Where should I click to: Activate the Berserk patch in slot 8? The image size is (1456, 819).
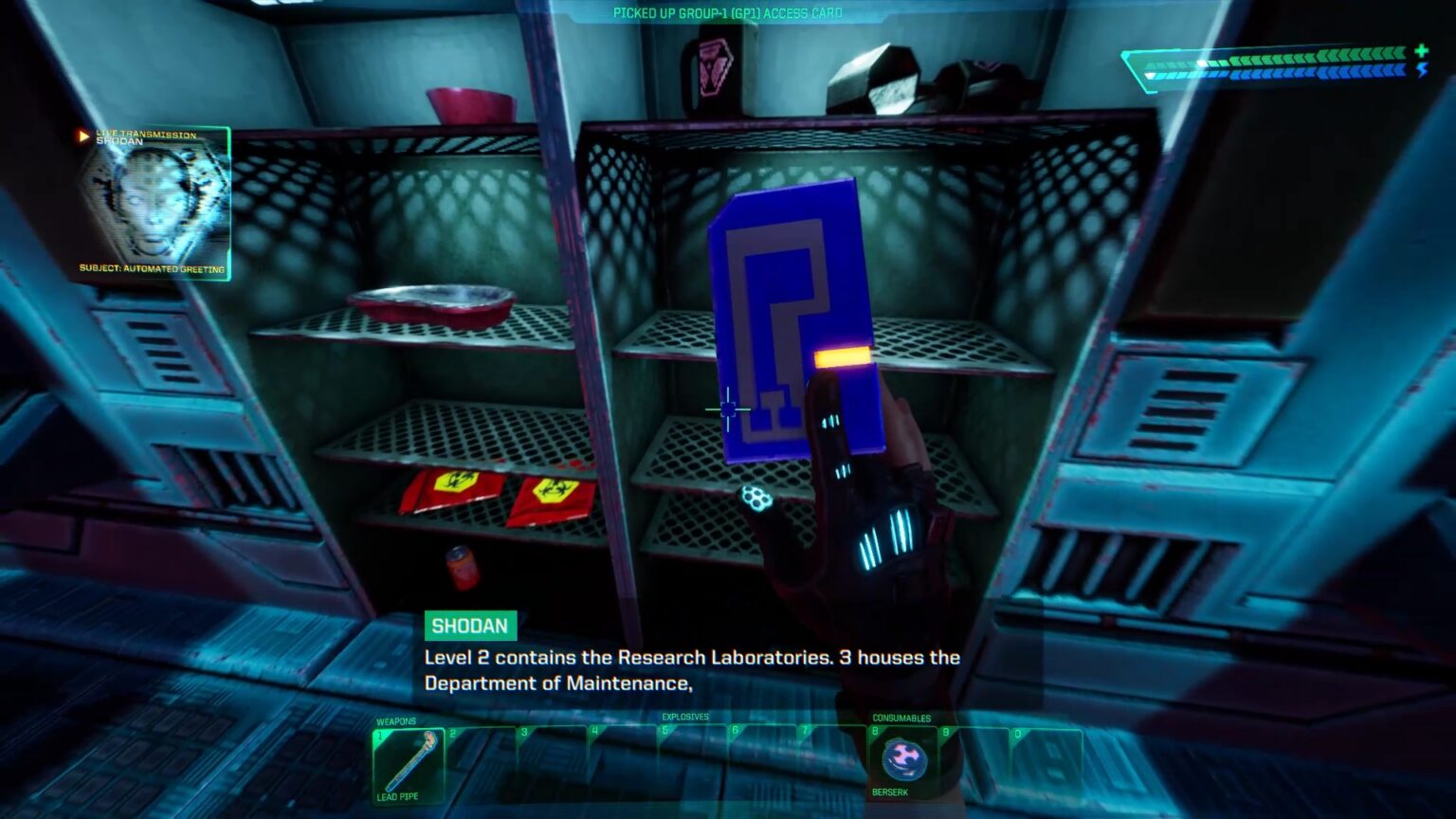[903, 758]
